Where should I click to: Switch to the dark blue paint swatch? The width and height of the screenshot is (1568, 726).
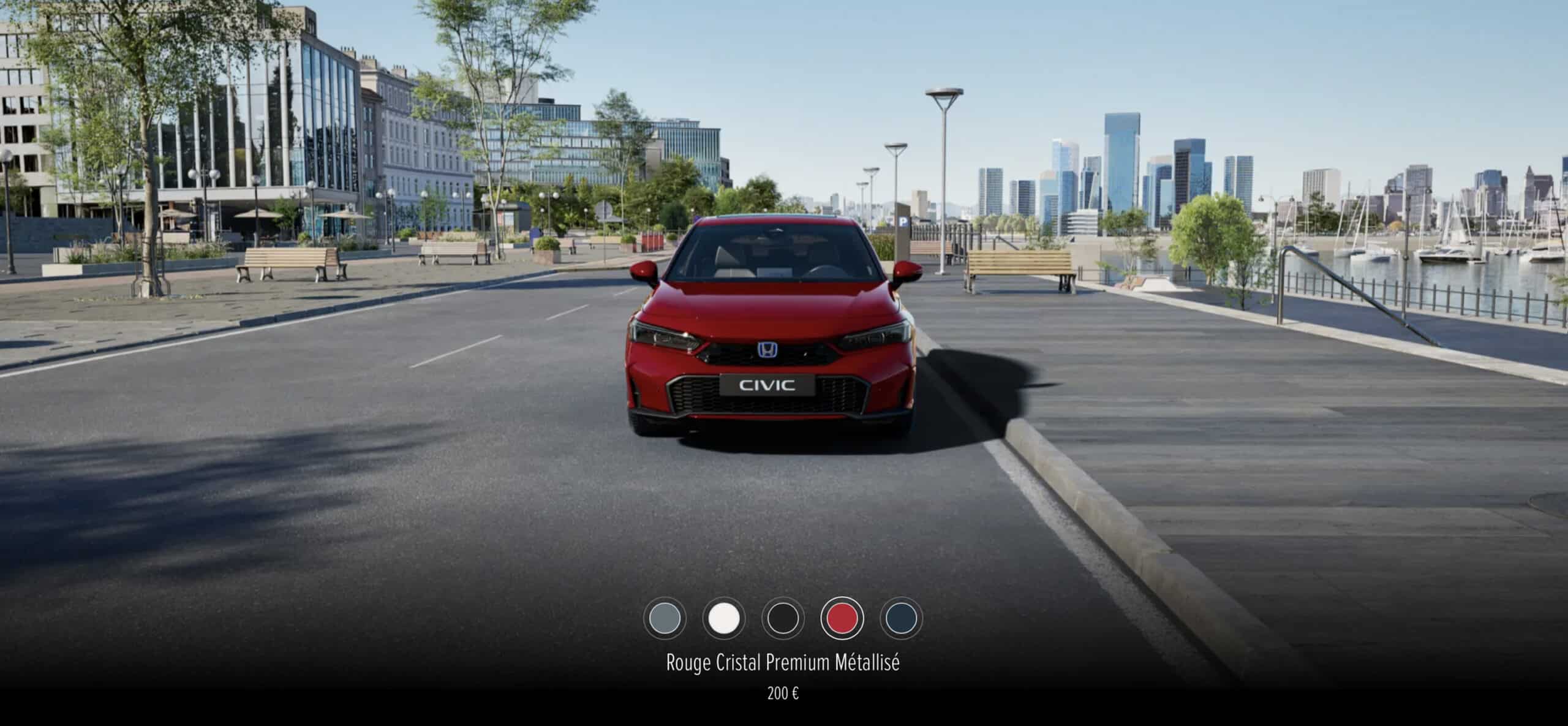[901, 618]
